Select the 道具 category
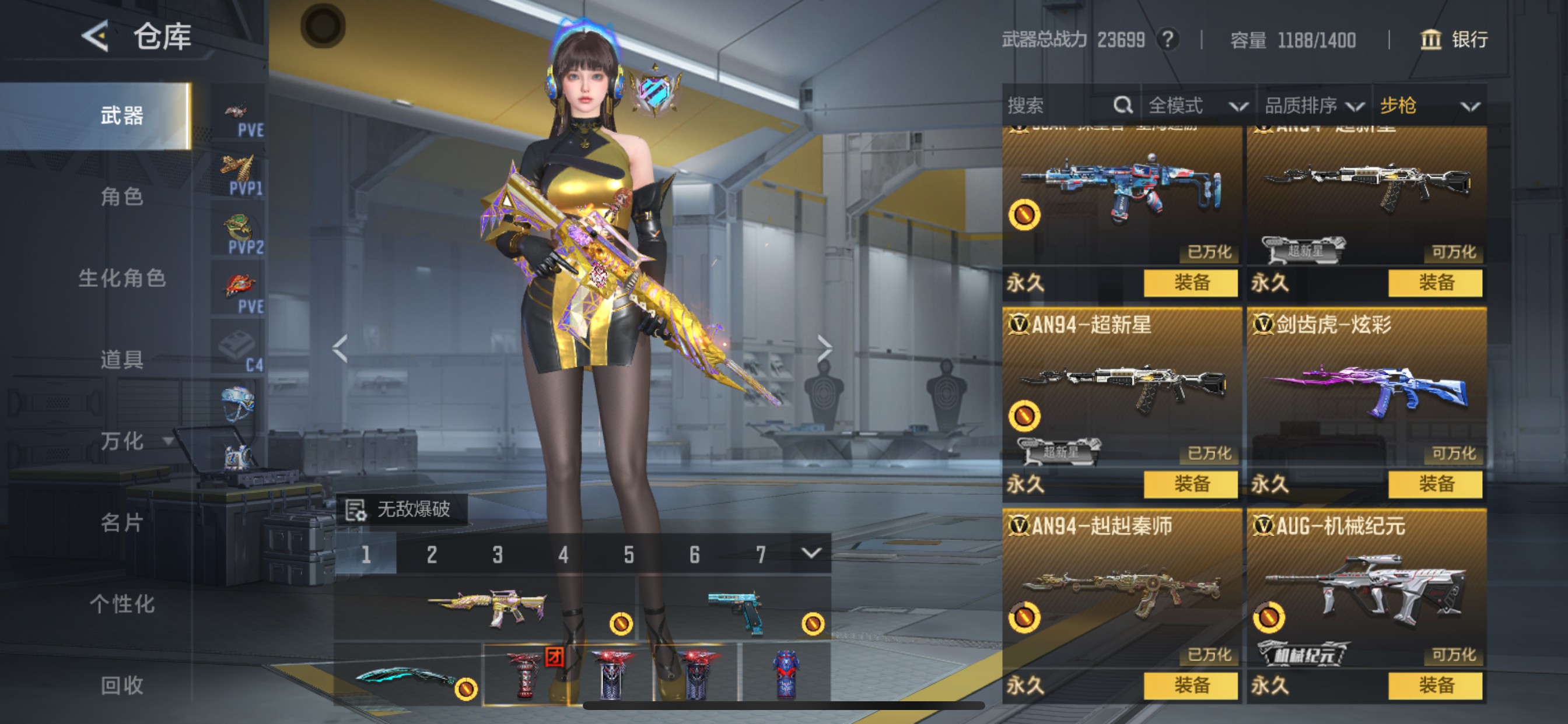1568x724 pixels. (x=122, y=360)
